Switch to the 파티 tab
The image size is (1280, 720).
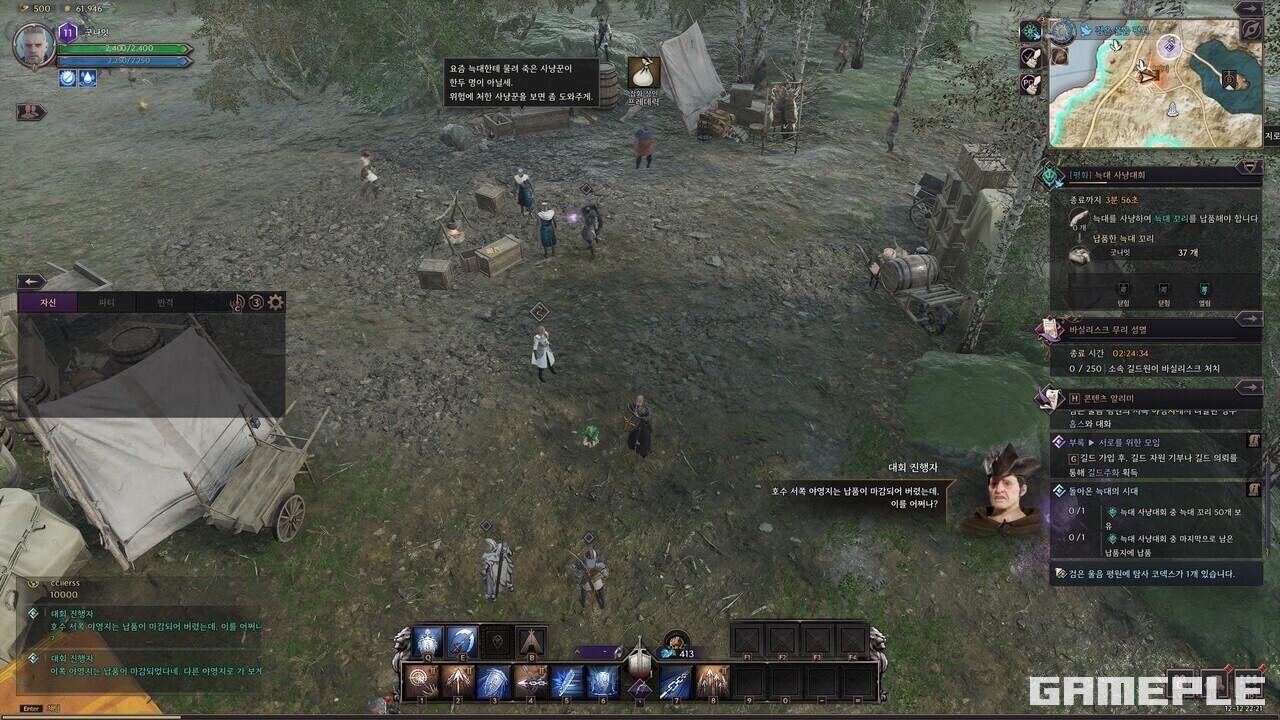coord(106,302)
